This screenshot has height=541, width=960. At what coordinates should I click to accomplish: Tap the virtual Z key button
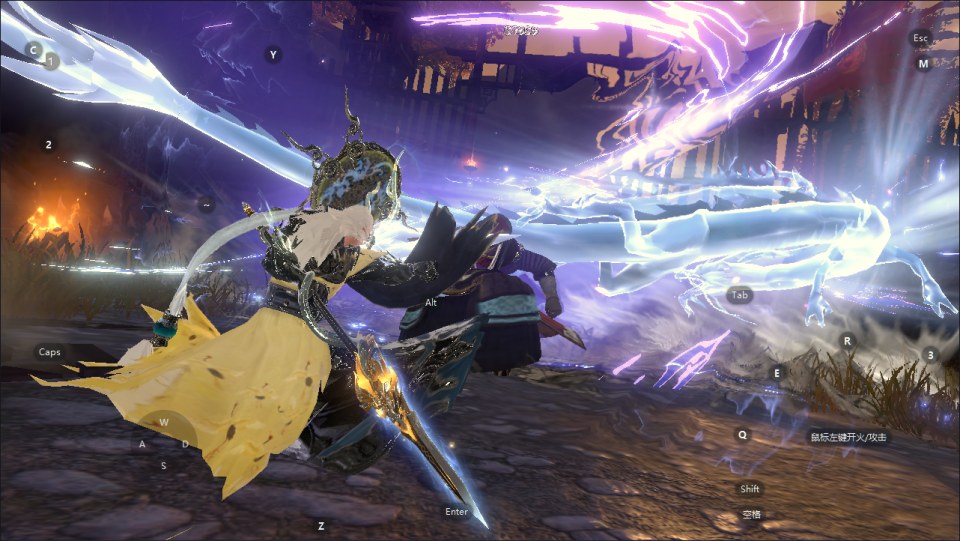(321, 525)
